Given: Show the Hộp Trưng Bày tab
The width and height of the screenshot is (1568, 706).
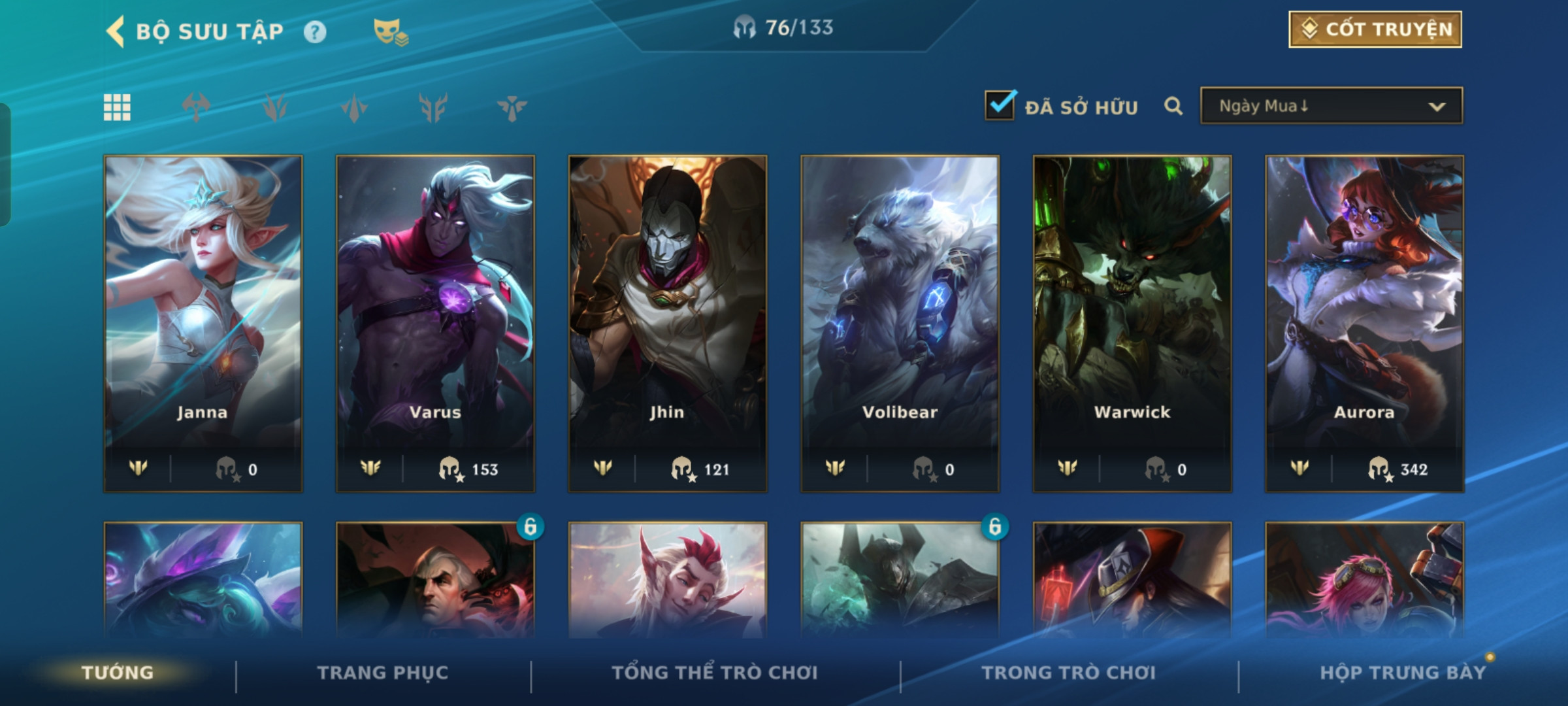Looking at the screenshot, I should (1403, 673).
